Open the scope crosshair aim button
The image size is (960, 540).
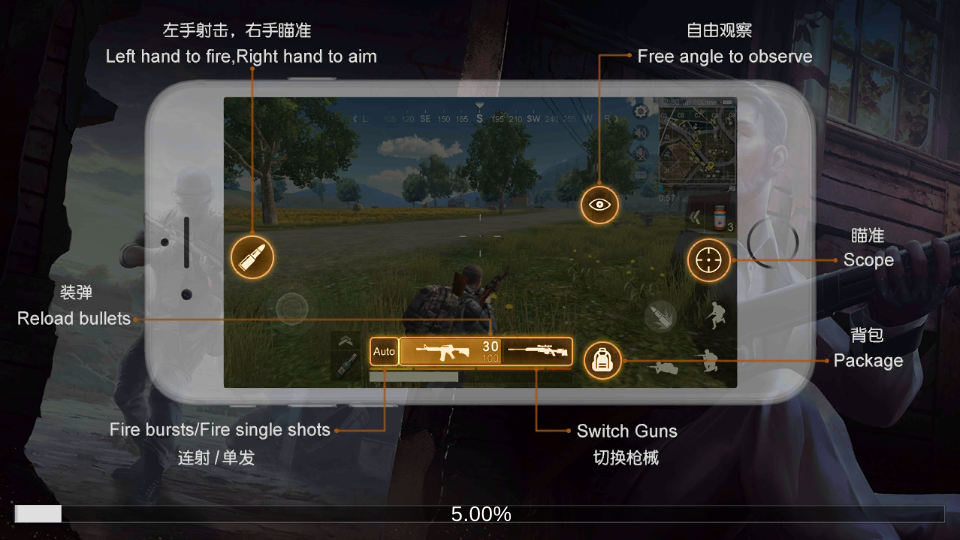click(709, 260)
